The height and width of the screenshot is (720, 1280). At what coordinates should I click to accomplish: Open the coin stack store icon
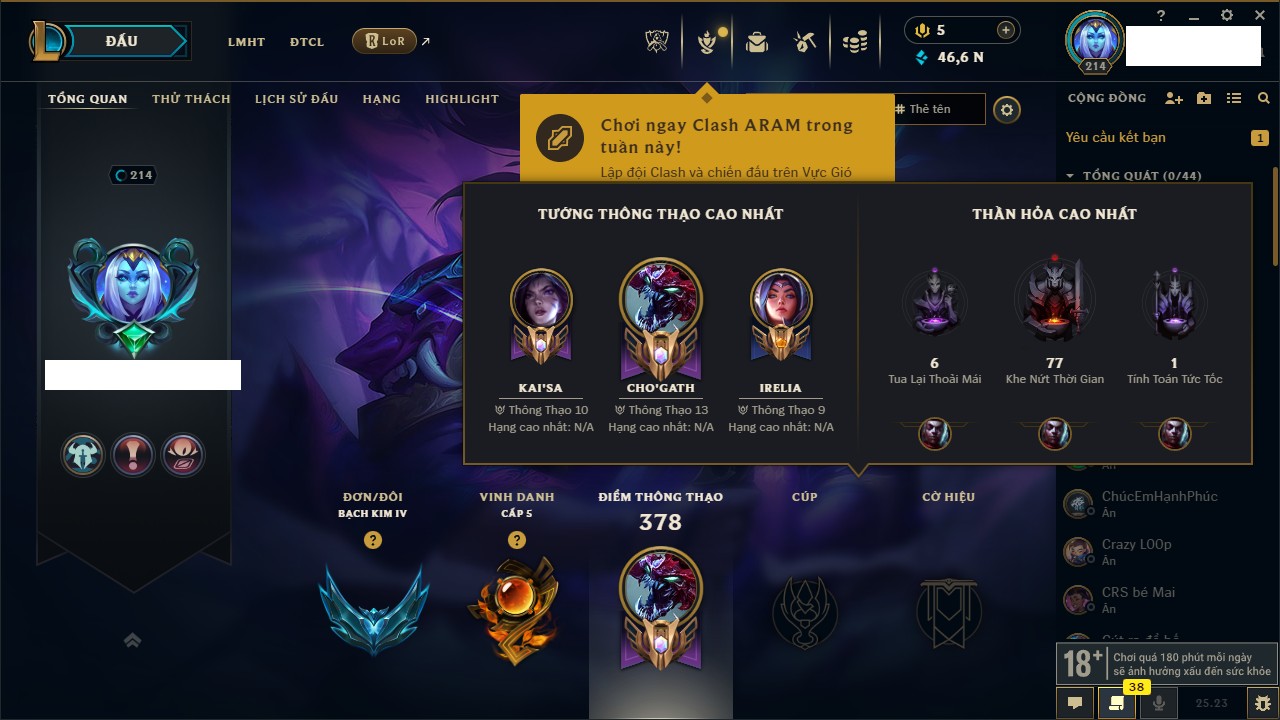[x=854, y=42]
